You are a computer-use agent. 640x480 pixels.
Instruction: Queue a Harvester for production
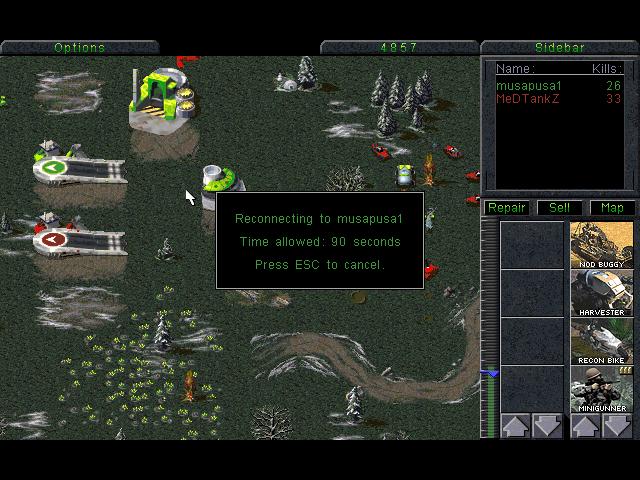pyautogui.click(x=602, y=293)
